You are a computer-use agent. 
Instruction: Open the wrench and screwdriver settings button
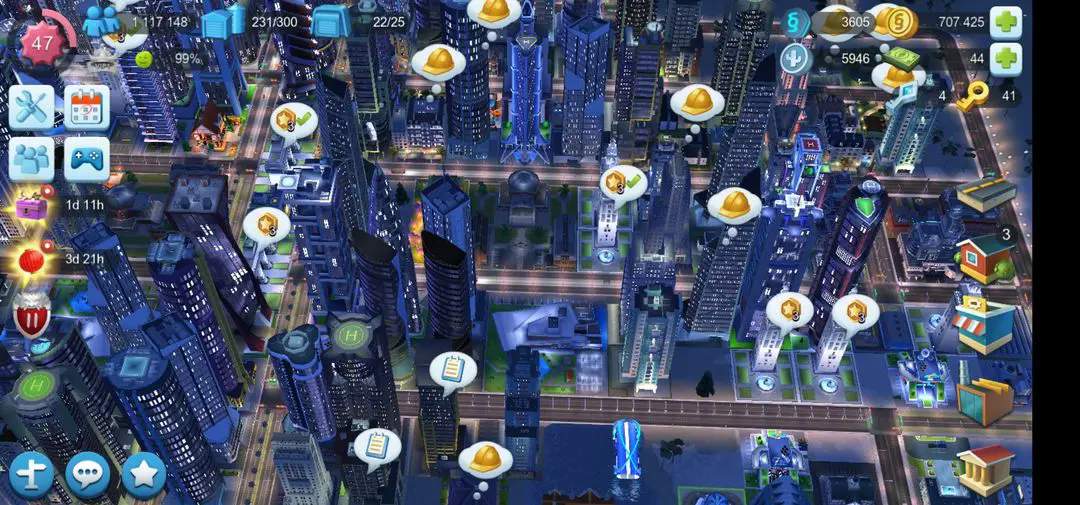click(32, 107)
